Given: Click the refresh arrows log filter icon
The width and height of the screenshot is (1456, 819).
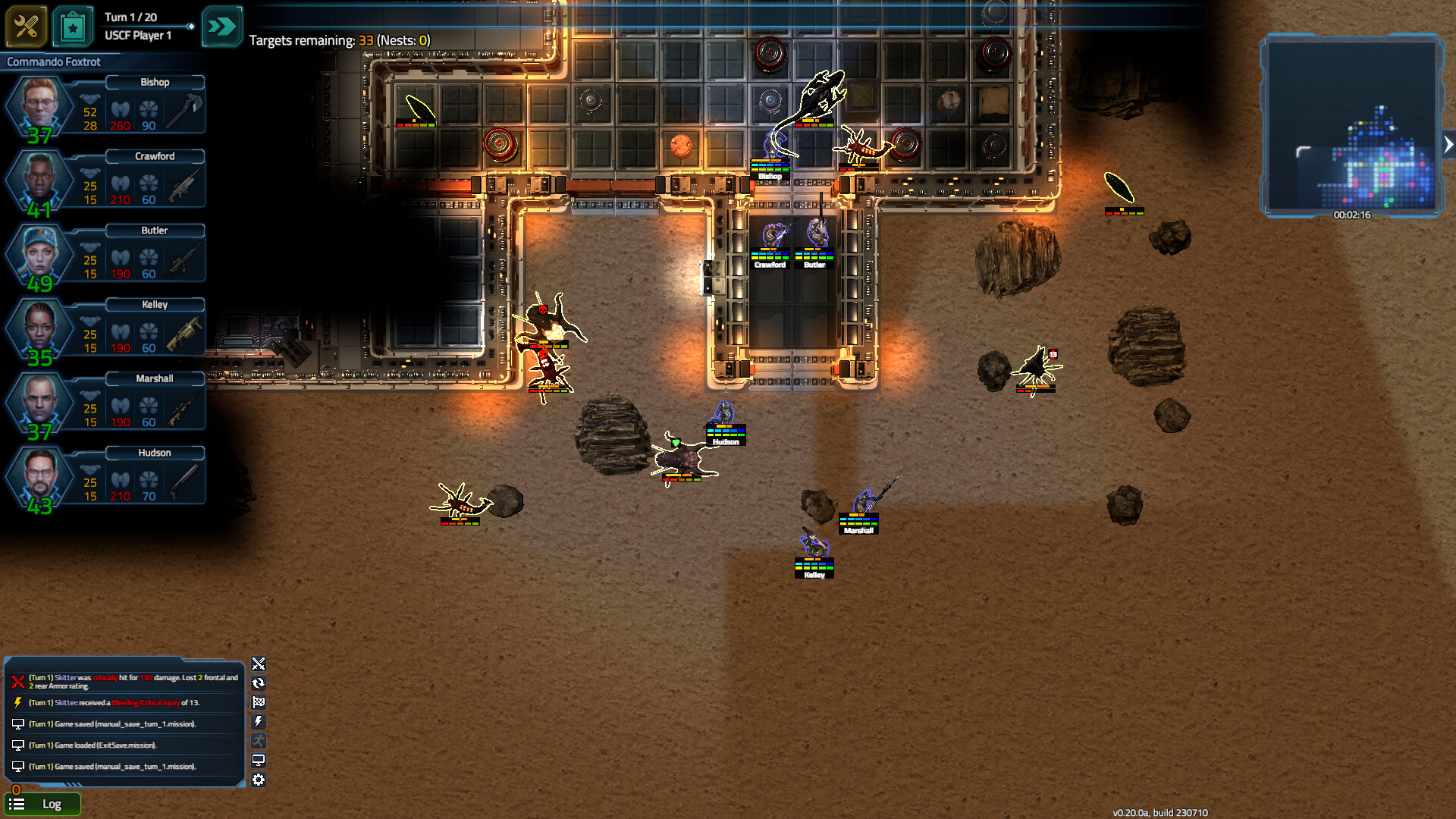Looking at the screenshot, I should 259,682.
